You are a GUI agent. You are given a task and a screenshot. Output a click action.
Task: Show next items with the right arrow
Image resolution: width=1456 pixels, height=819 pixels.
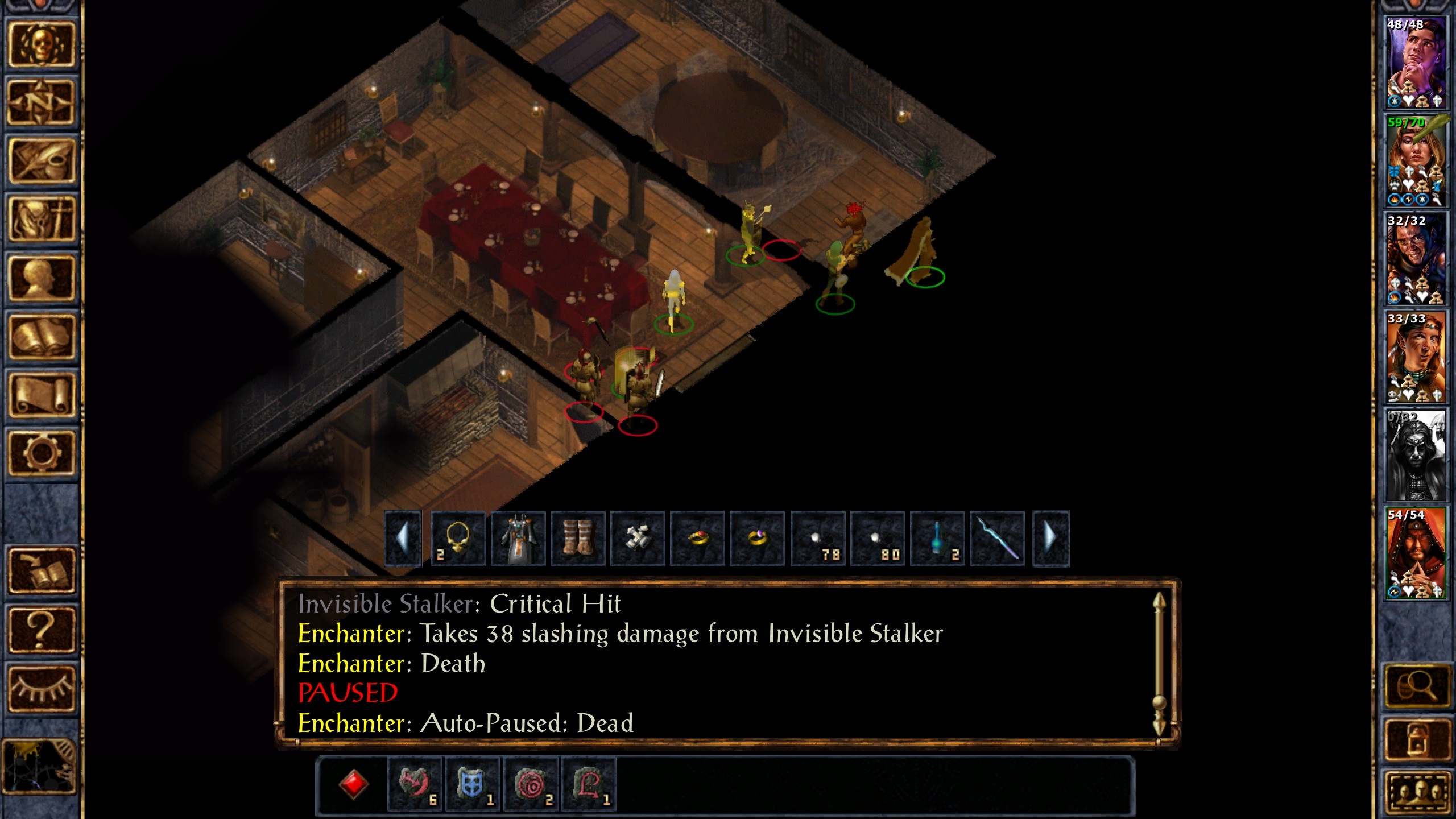point(1050,538)
